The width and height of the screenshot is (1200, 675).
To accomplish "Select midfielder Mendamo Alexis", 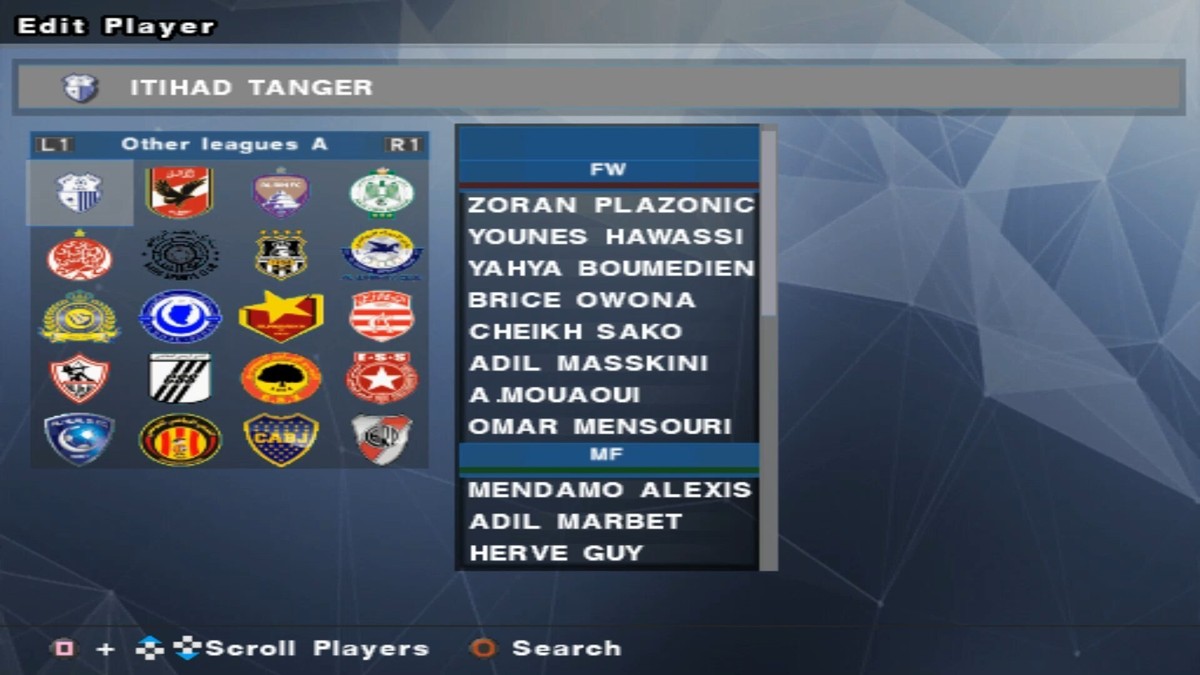I will pyautogui.click(x=609, y=490).
